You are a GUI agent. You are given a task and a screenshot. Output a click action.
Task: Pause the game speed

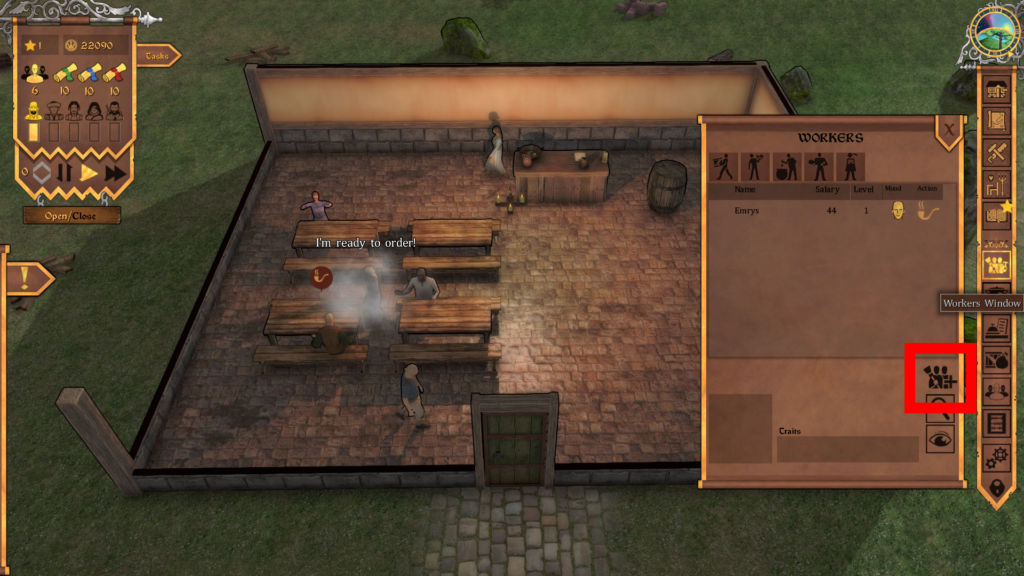click(x=64, y=172)
